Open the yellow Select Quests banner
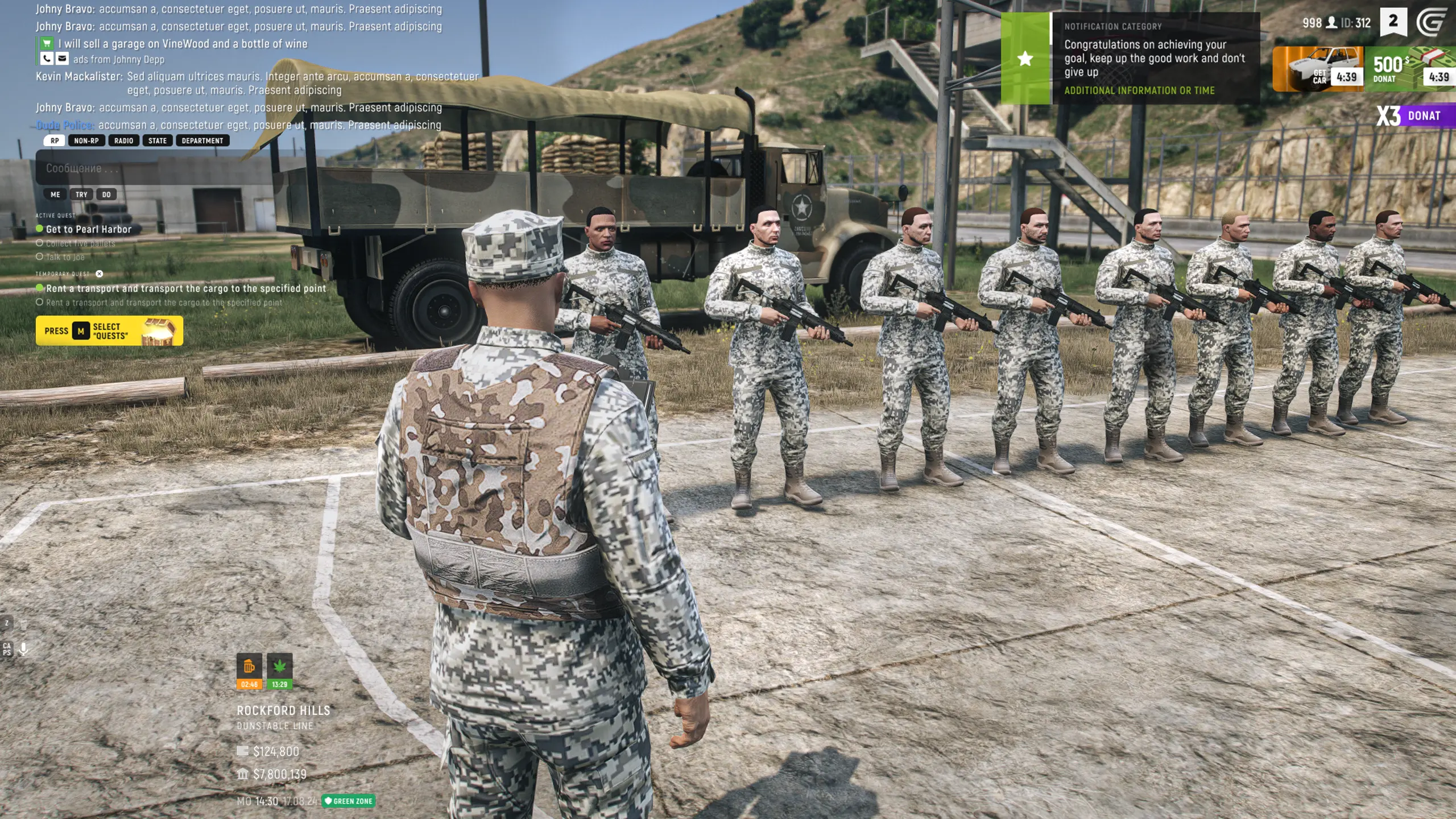 [109, 331]
